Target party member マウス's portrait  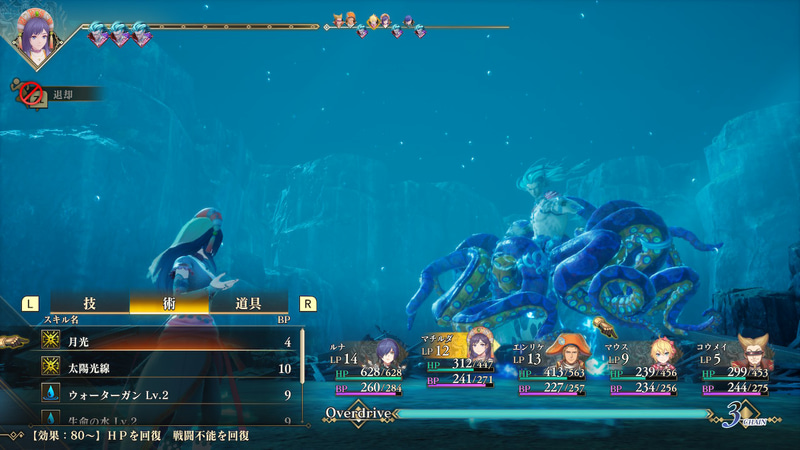point(660,353)
